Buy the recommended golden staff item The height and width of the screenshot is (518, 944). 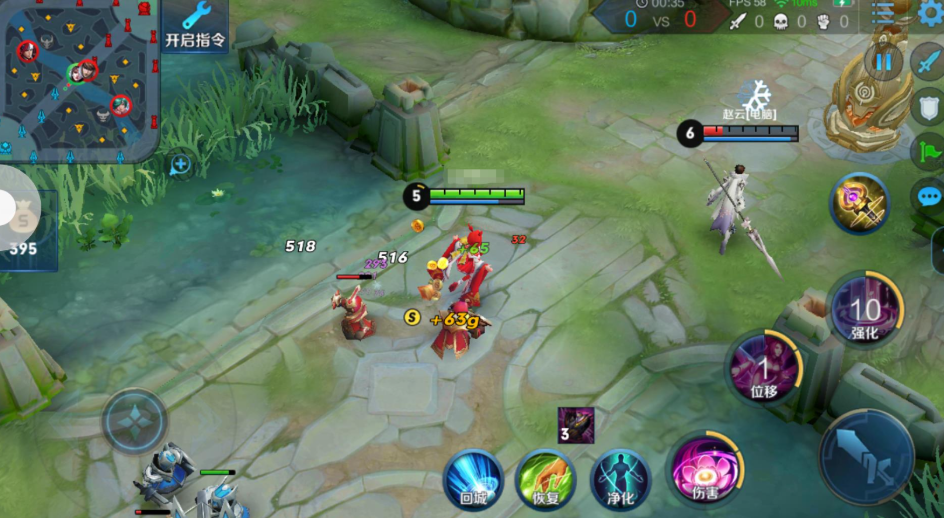pyautogui.click(x=860, y=203)
